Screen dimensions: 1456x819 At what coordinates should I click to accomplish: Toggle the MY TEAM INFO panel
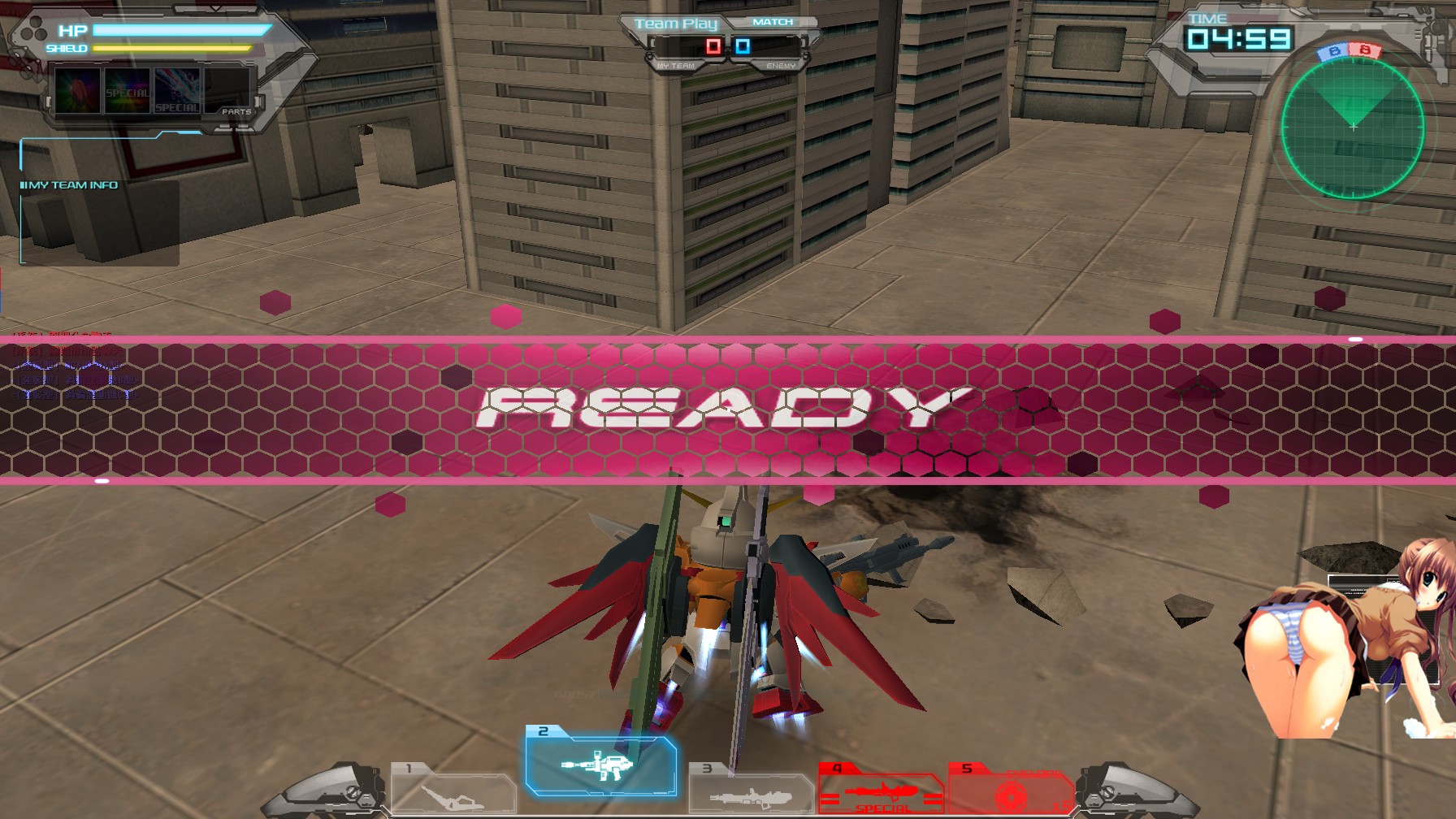pos(69,184)
